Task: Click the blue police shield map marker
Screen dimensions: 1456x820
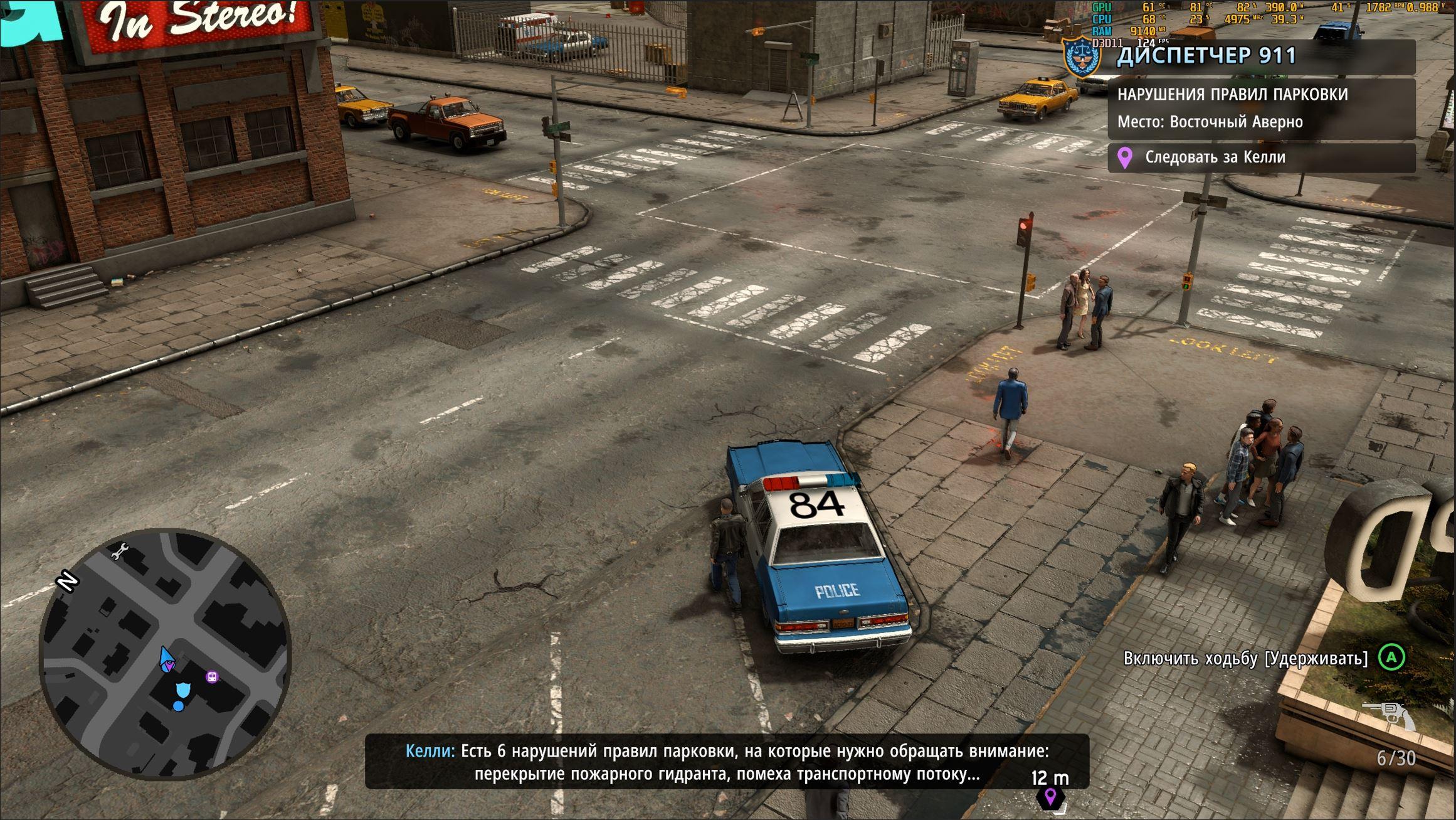Action: tap(183, 690)
